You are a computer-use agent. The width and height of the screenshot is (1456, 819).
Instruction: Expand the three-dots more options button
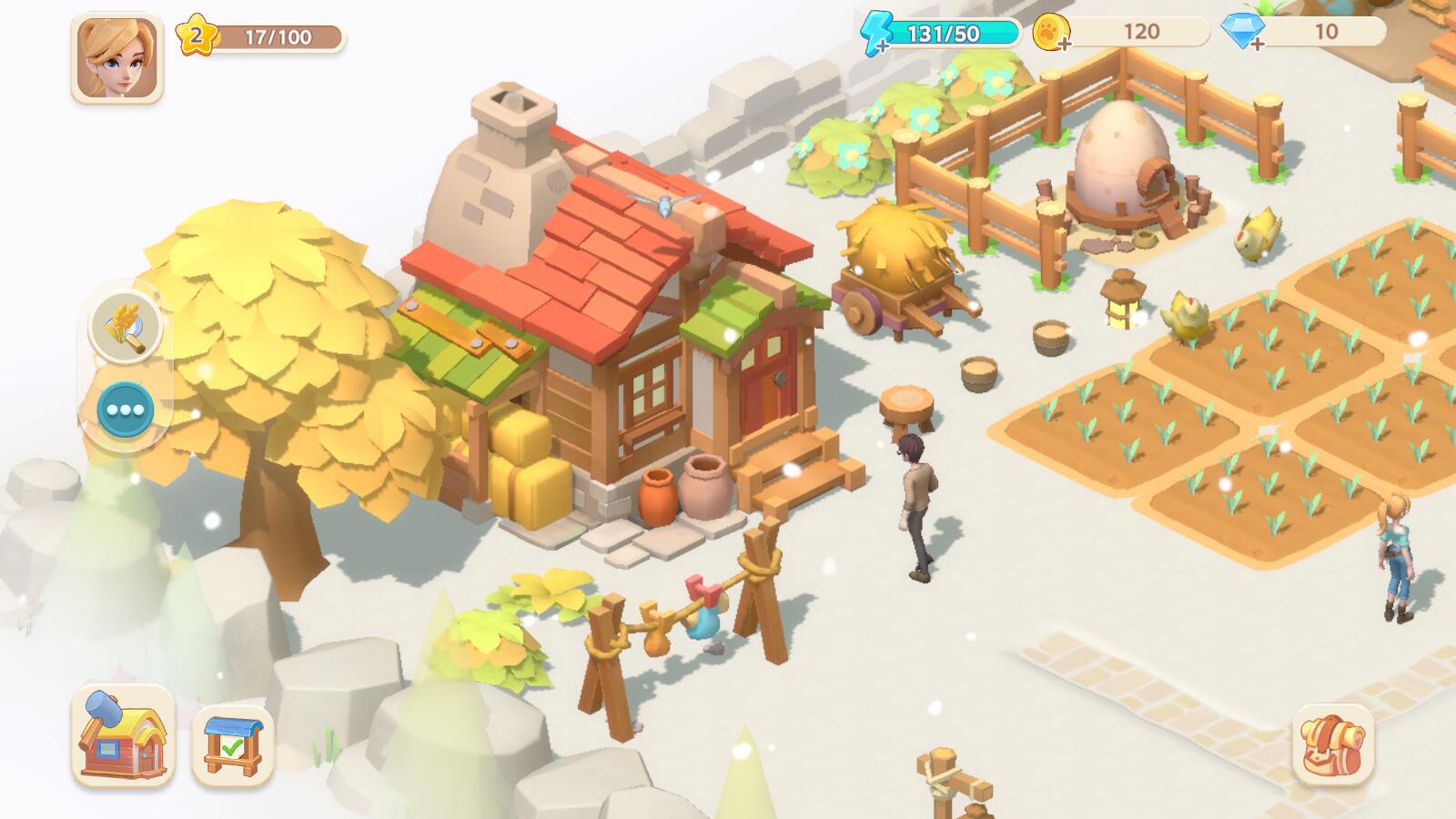[126, 409]
